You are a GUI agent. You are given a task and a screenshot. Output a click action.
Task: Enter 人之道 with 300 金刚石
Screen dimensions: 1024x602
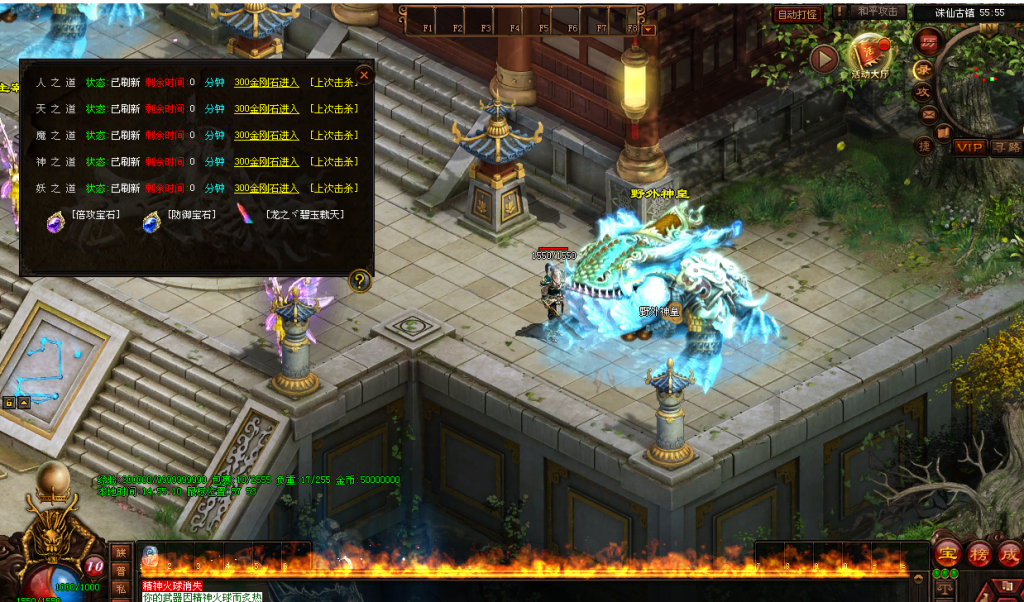(x=267, y=82)
